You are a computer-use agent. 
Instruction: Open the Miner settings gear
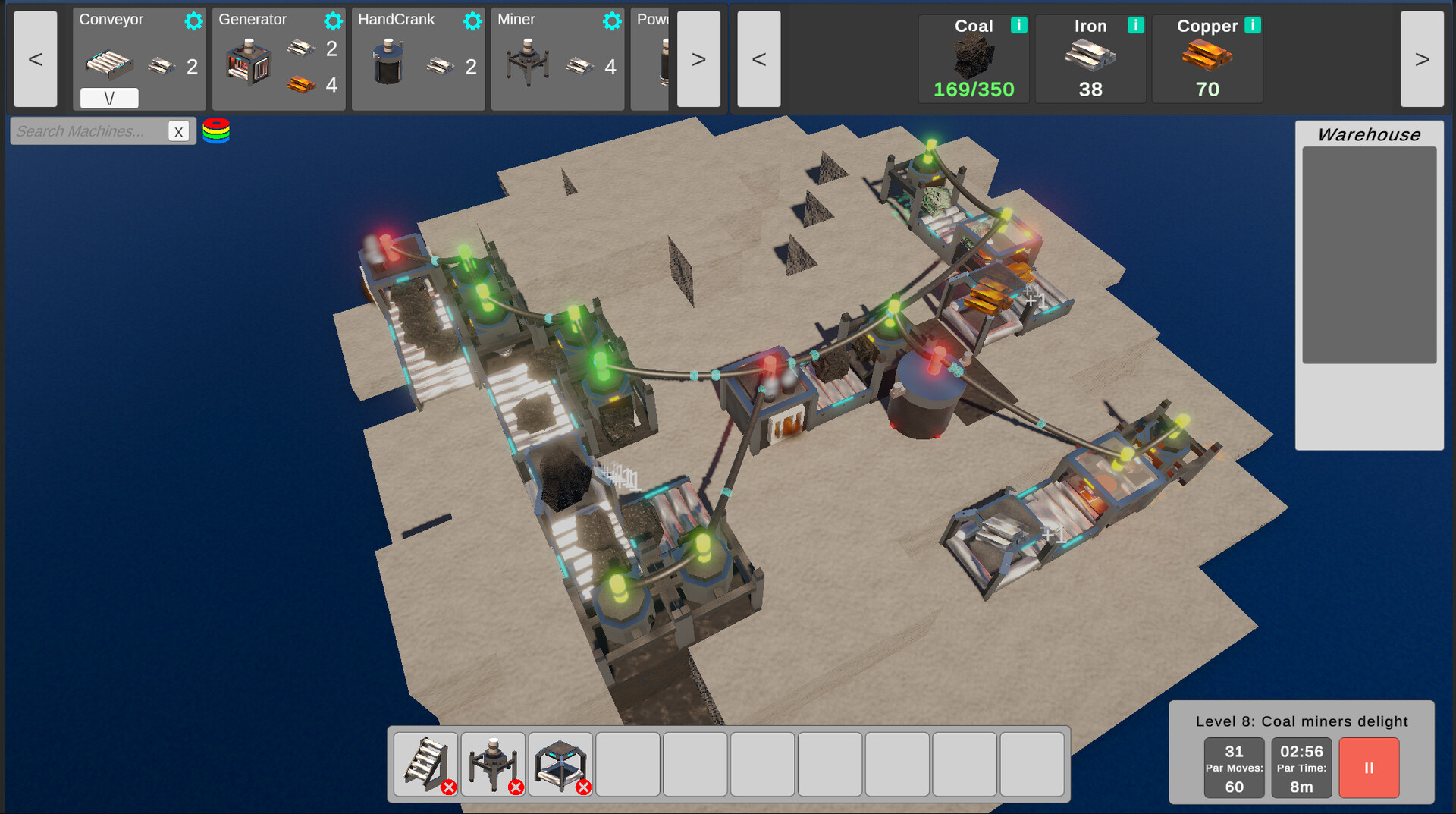(x=611, y=20)
